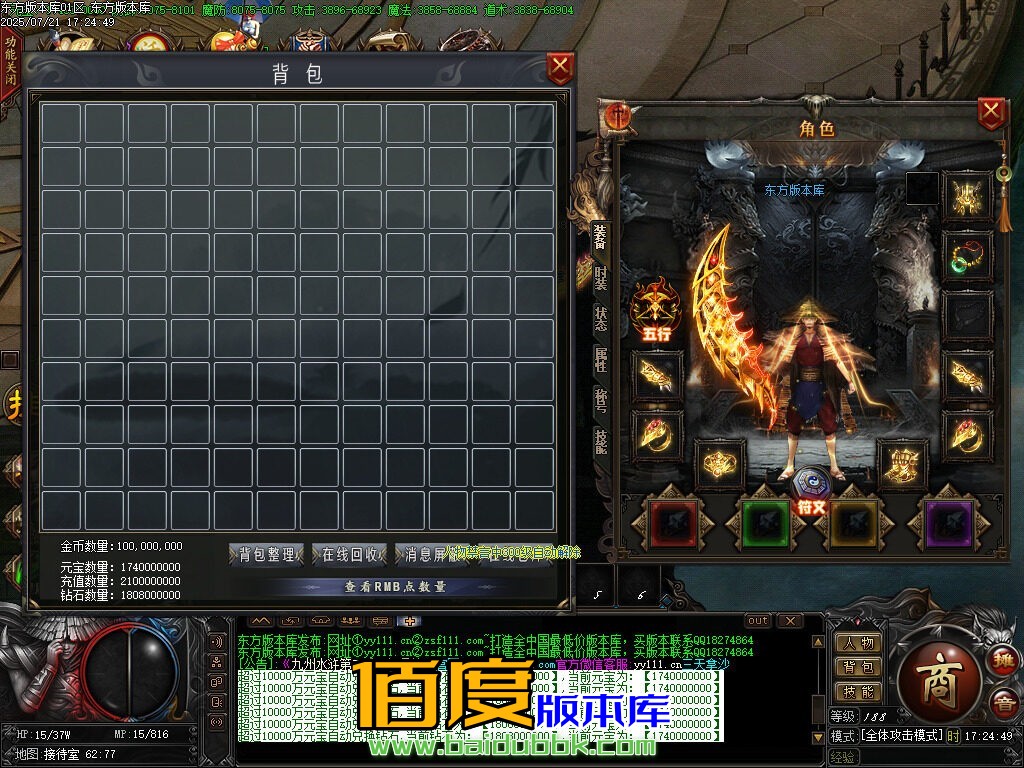
Task: Select the 技能 tab on character panel
Action: pos(600,440)
